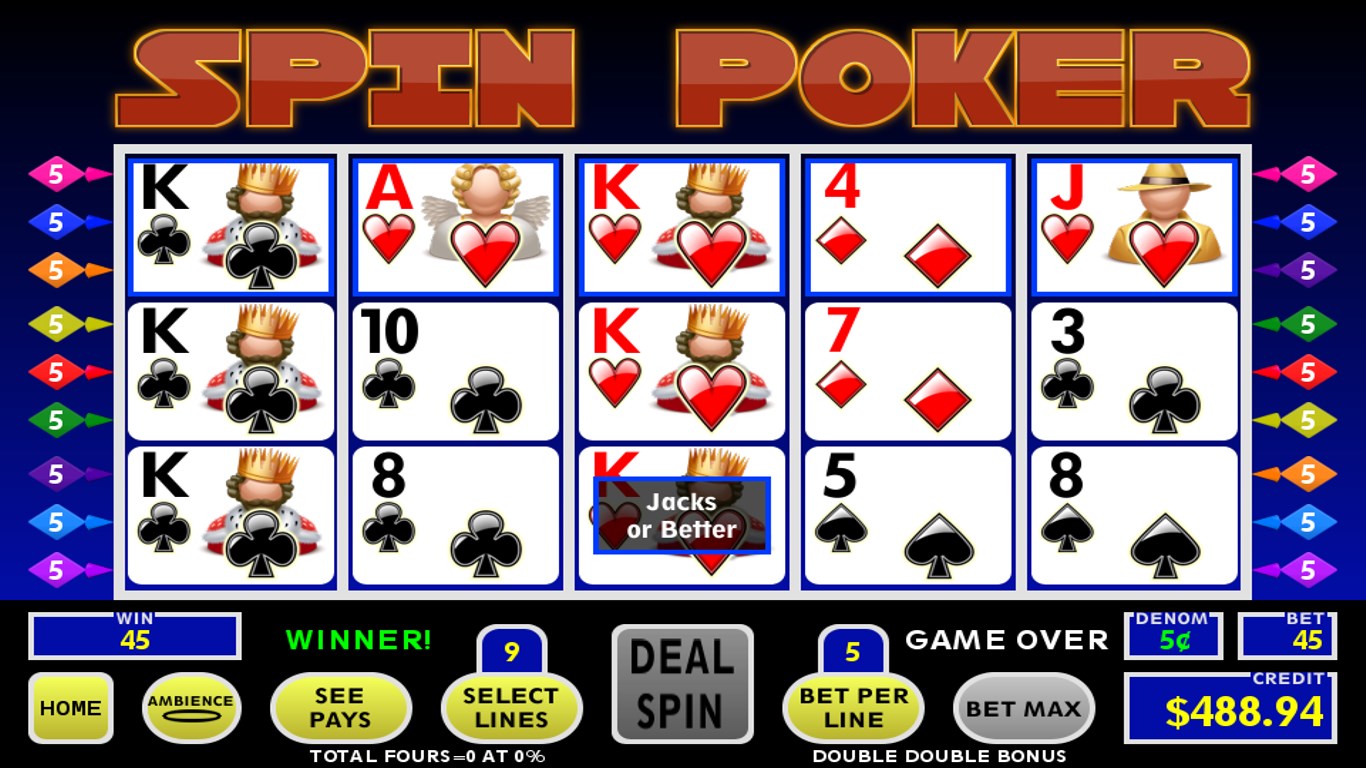
Task: Click BET PER LINE to adjust wager
Action: 852,708
